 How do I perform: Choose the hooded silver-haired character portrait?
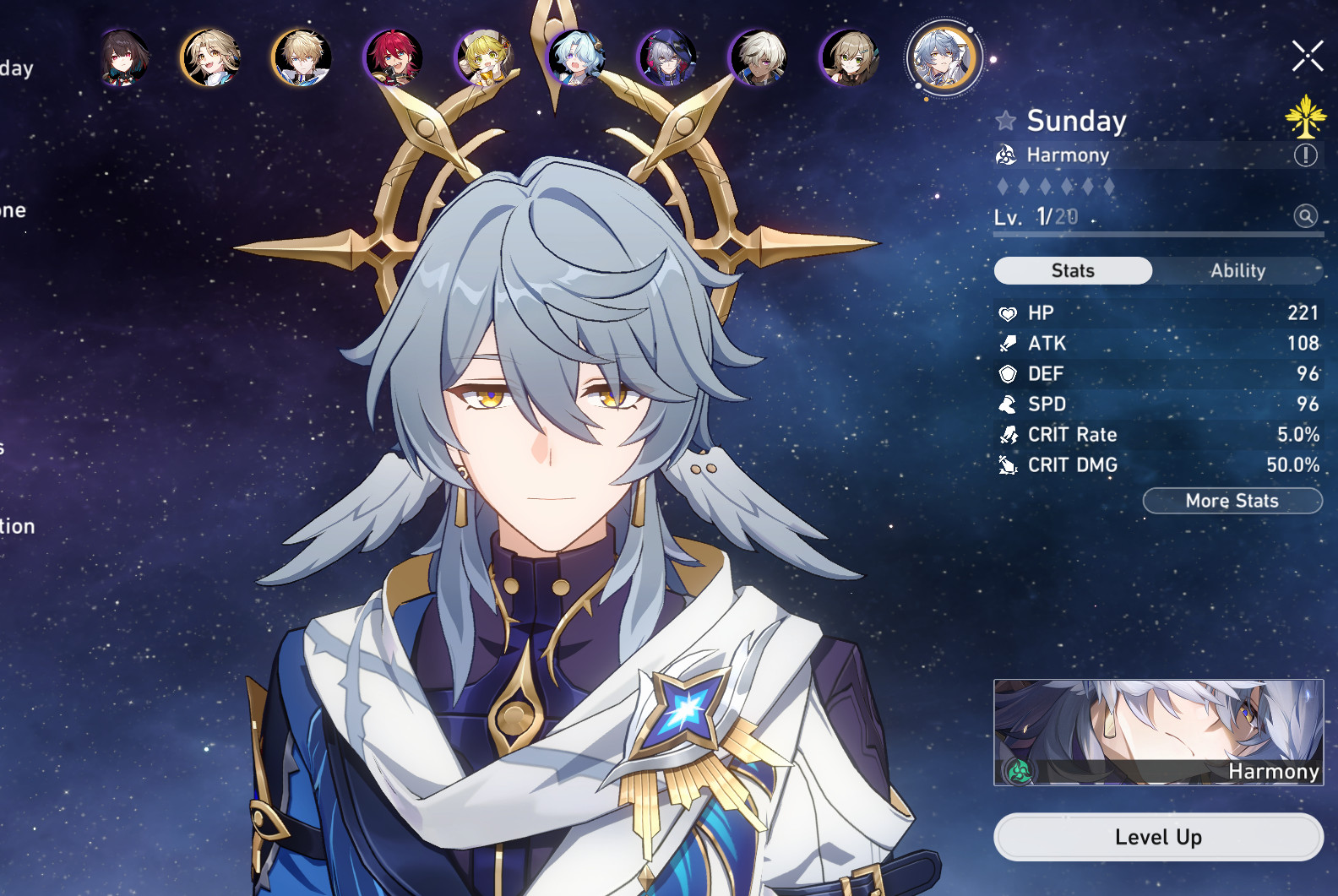click(x=666, y=57)
